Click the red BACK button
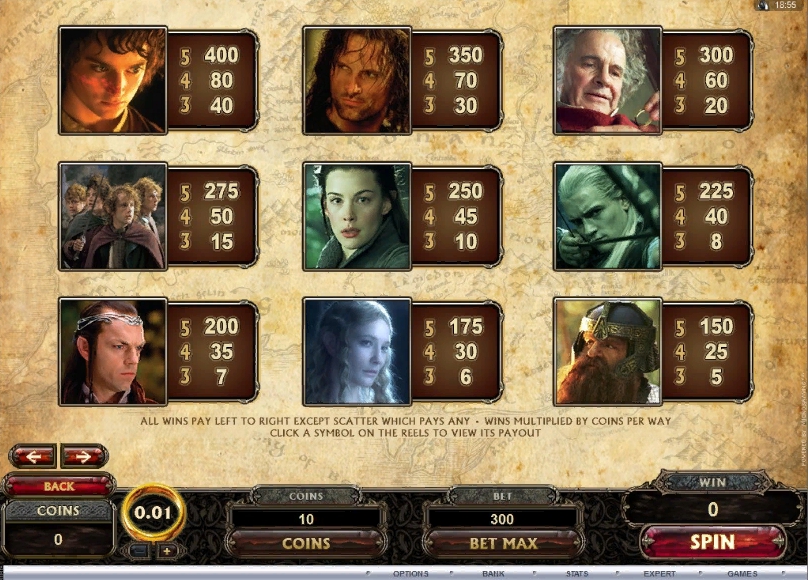The width and height of the screenshot is (808, 580). coord(58,486)
